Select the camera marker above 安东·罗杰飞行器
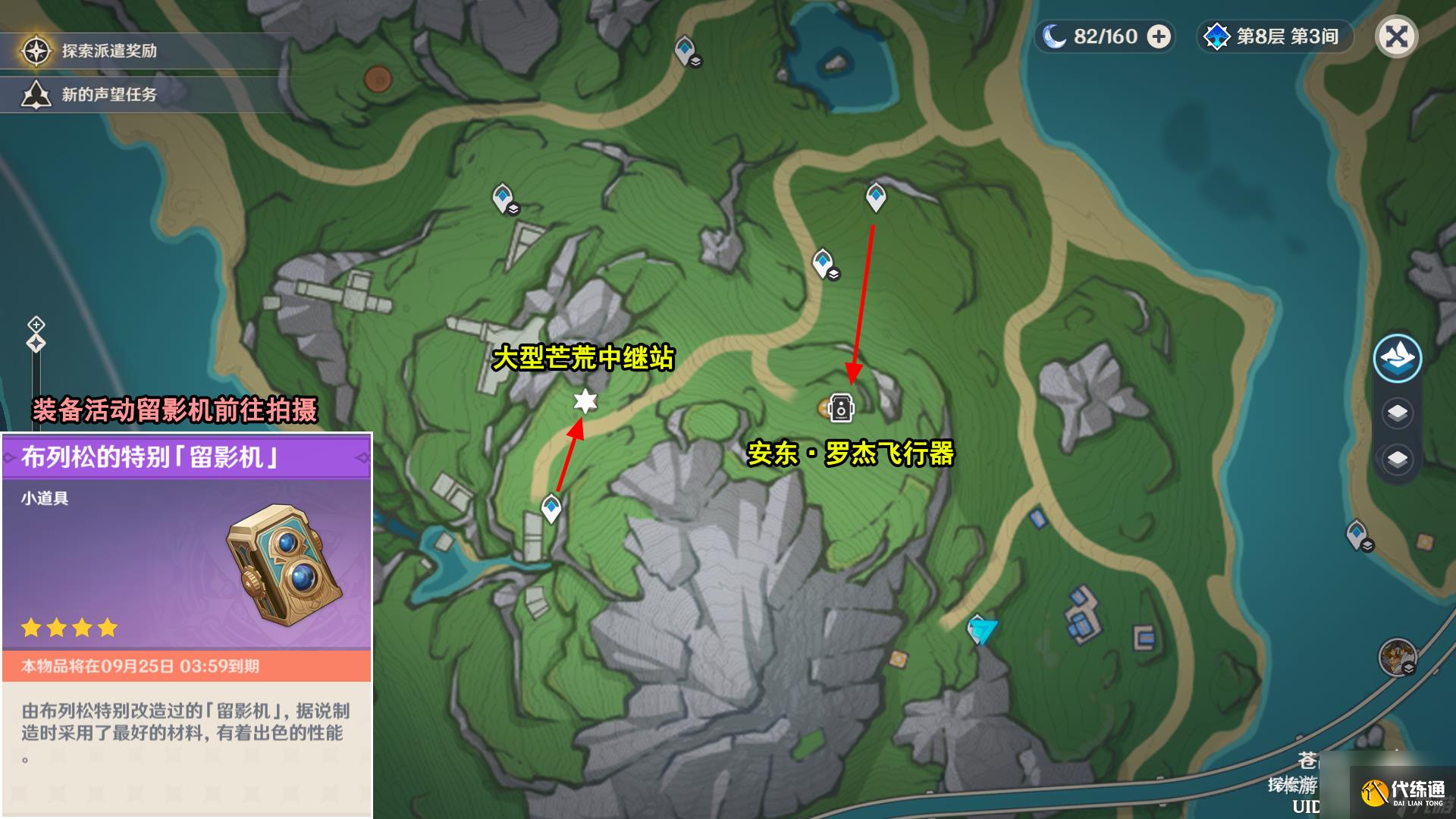Screen dimensions: 1456x819 pyautogui.click(x=841, y=408)
